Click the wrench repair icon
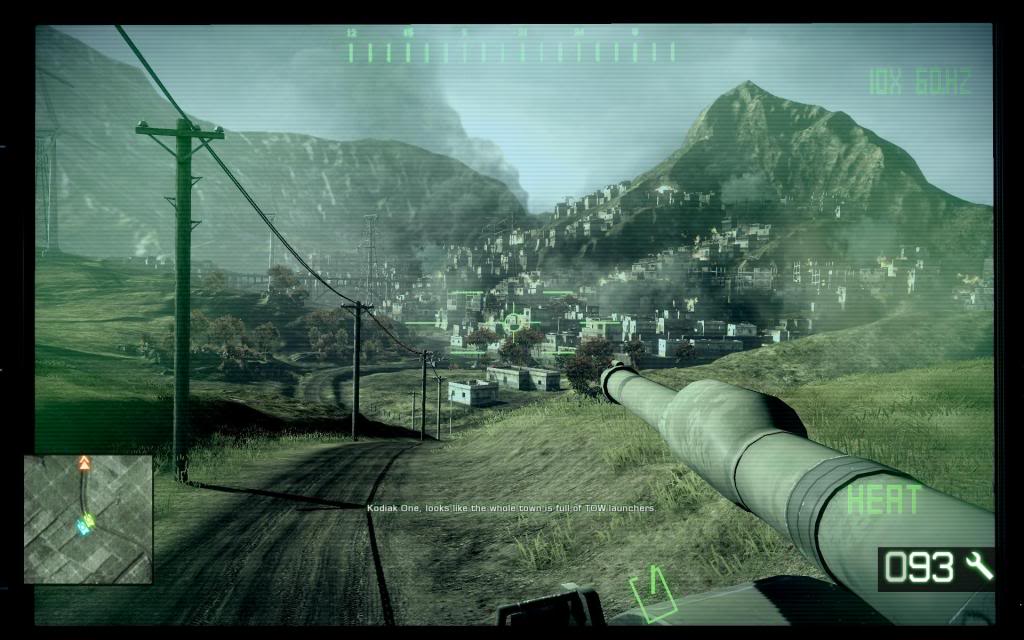Image resolution: width=1024 pixels, height=640 pixels. click(979, 567)
